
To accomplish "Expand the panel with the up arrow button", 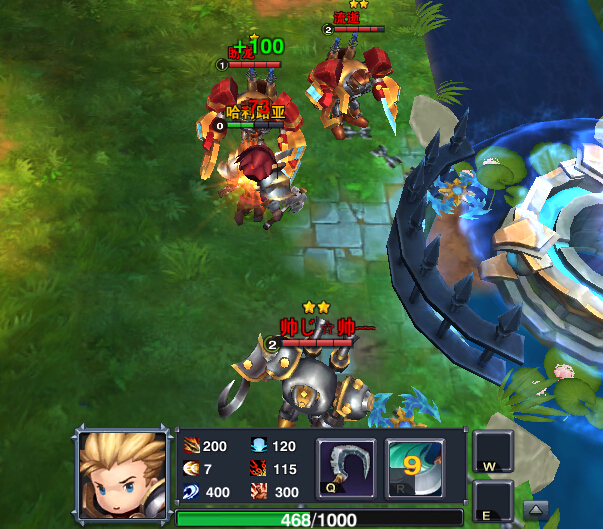I will (x=536, y=507).
